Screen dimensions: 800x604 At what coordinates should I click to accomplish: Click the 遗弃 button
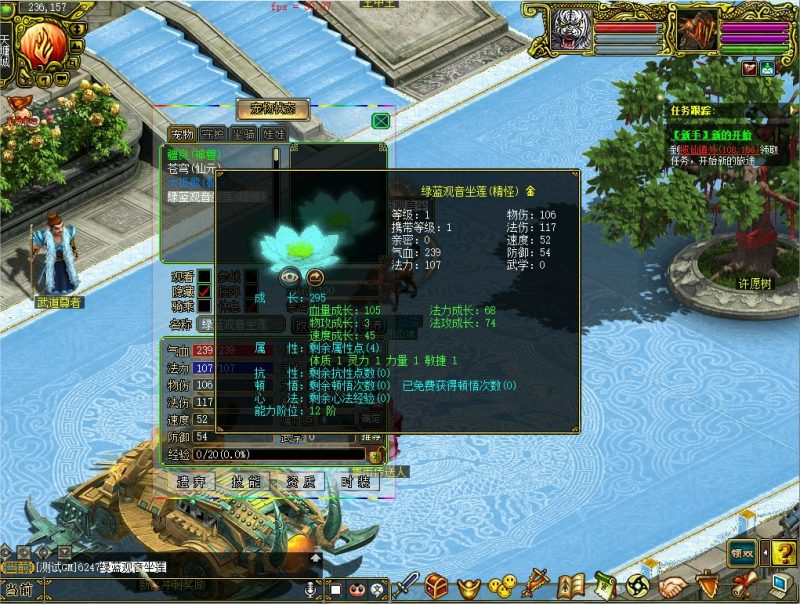pos(191,482)
